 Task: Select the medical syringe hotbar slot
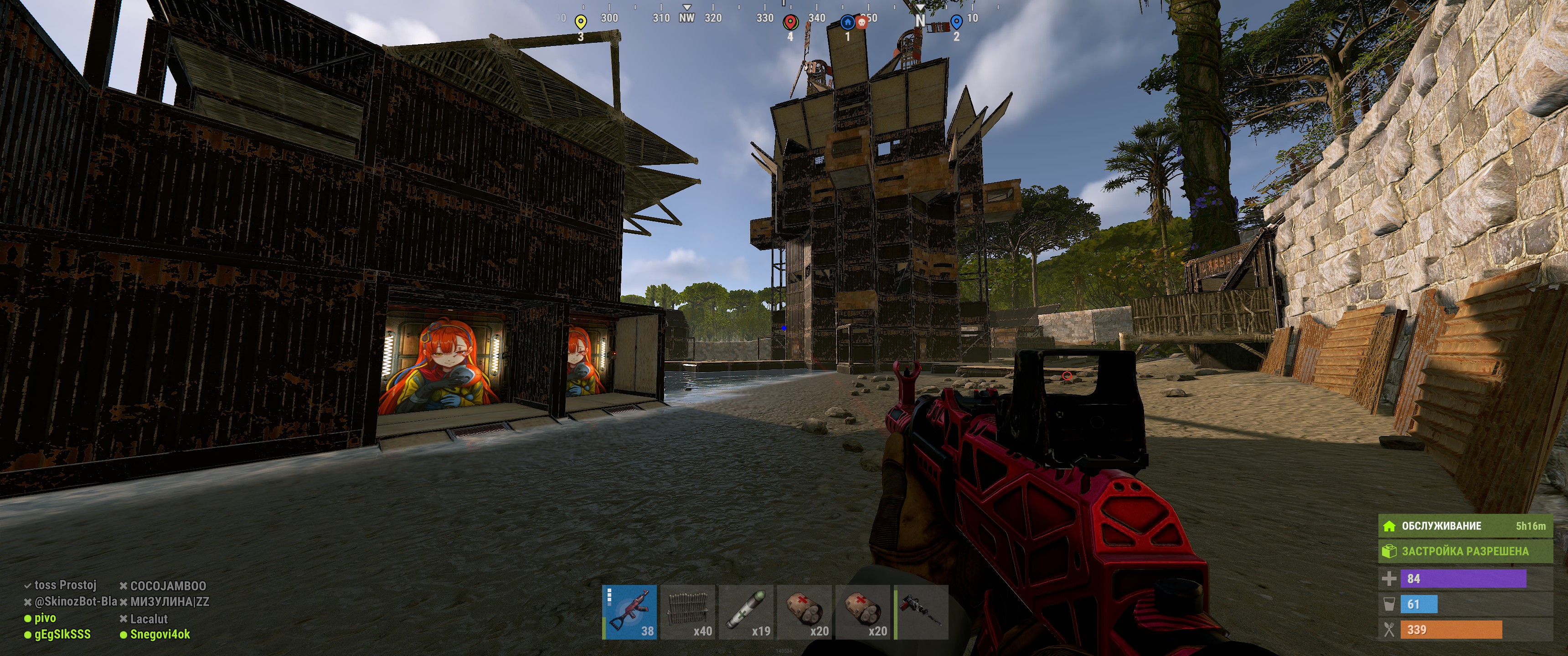click(x=746, y=611)
